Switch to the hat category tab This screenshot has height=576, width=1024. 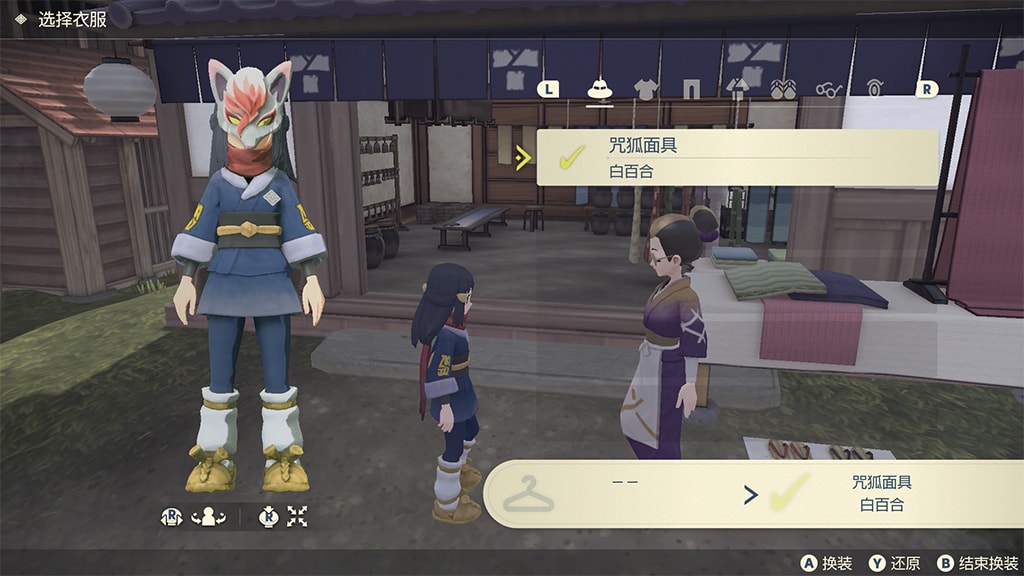pos(599,89)
